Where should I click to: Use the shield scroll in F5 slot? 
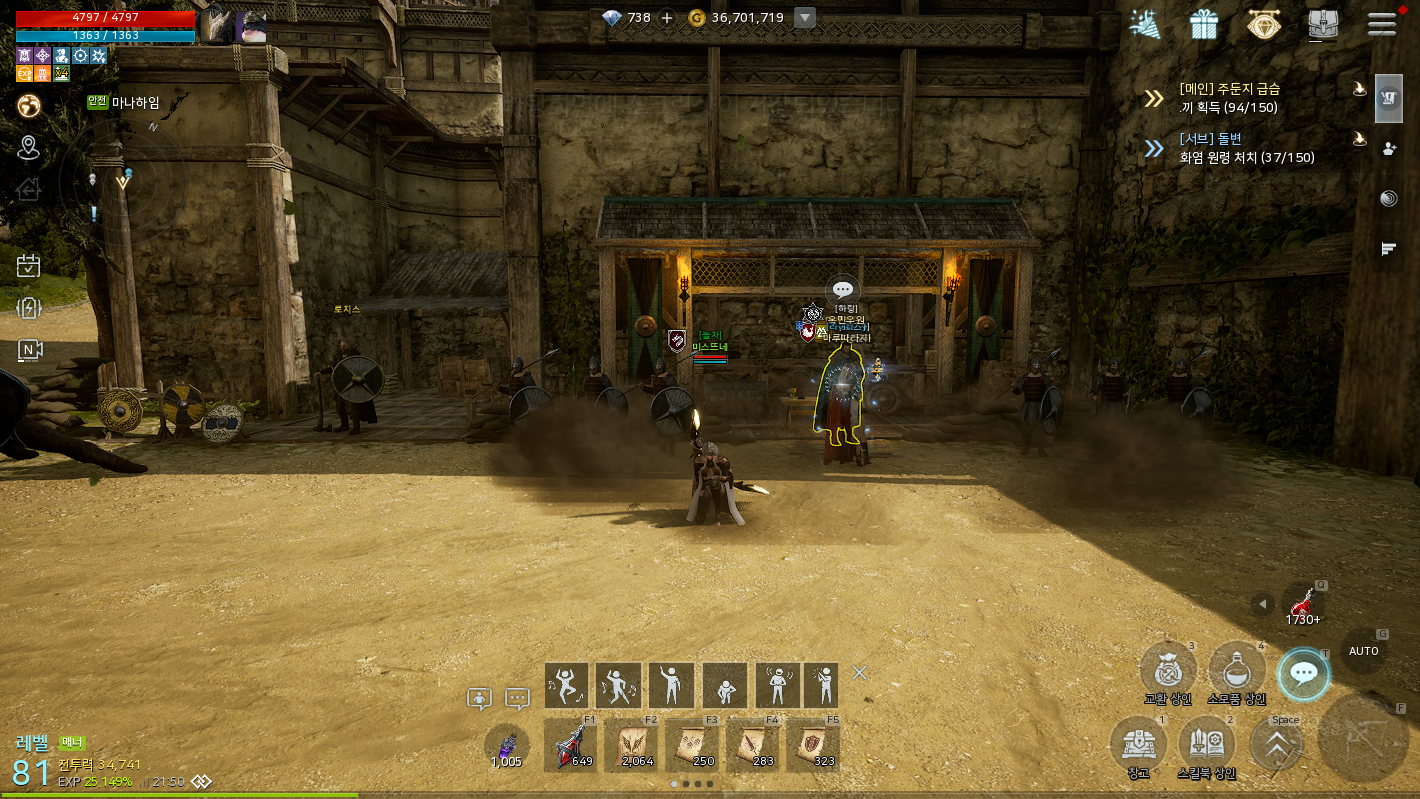(812, 746)
